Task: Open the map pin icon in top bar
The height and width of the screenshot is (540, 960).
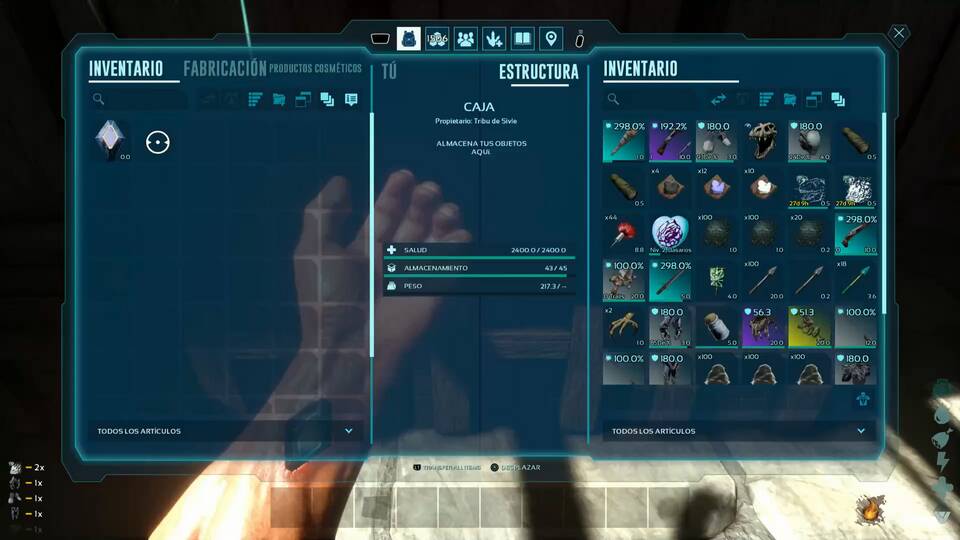Action: pyautogui.click(x=549, y=39)
